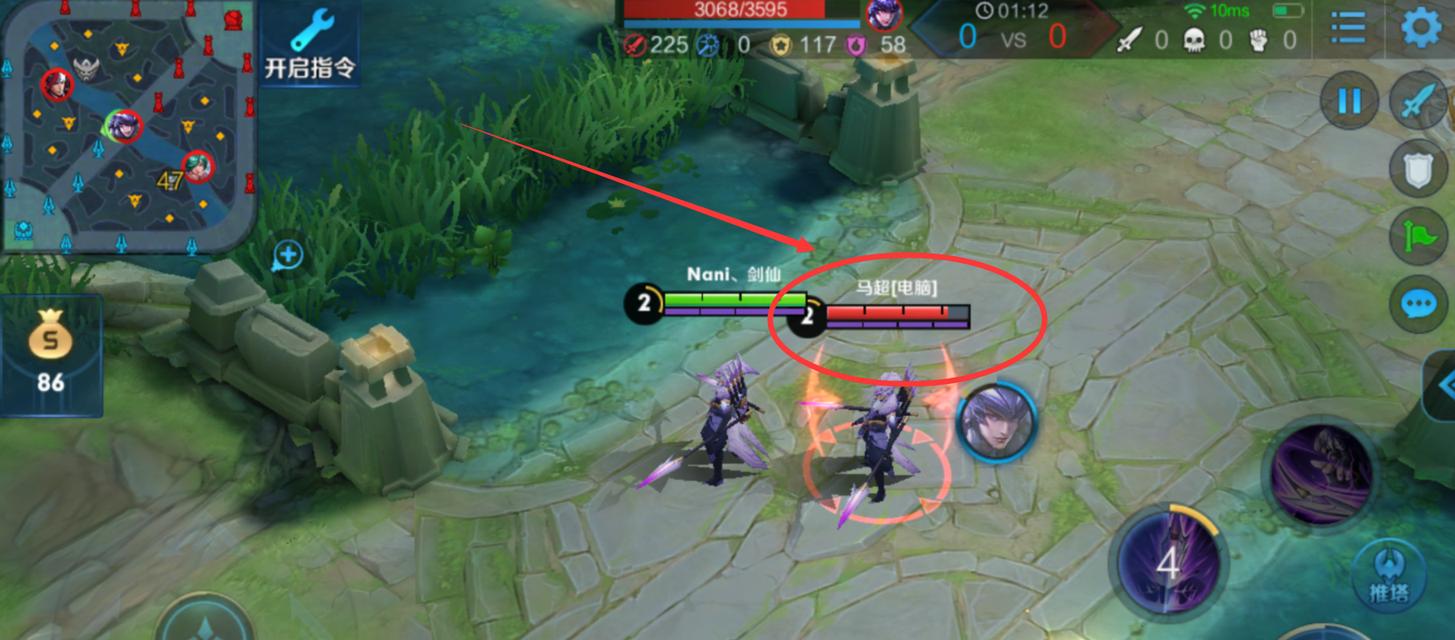Open the gear settings menu
Screen dimensions: 1455x640
[x=1421, y=28]
